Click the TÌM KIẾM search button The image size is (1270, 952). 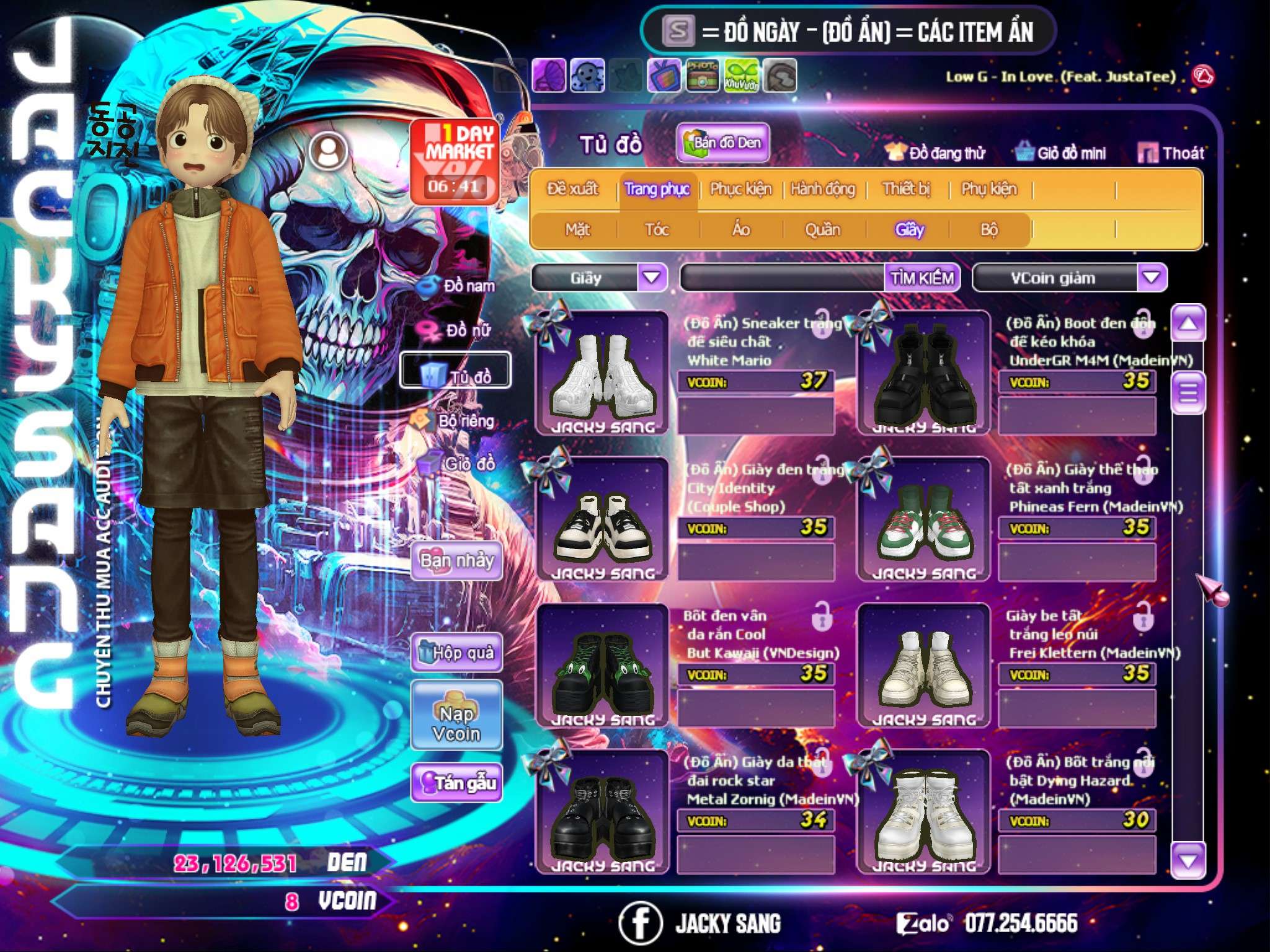coord(921,278)
